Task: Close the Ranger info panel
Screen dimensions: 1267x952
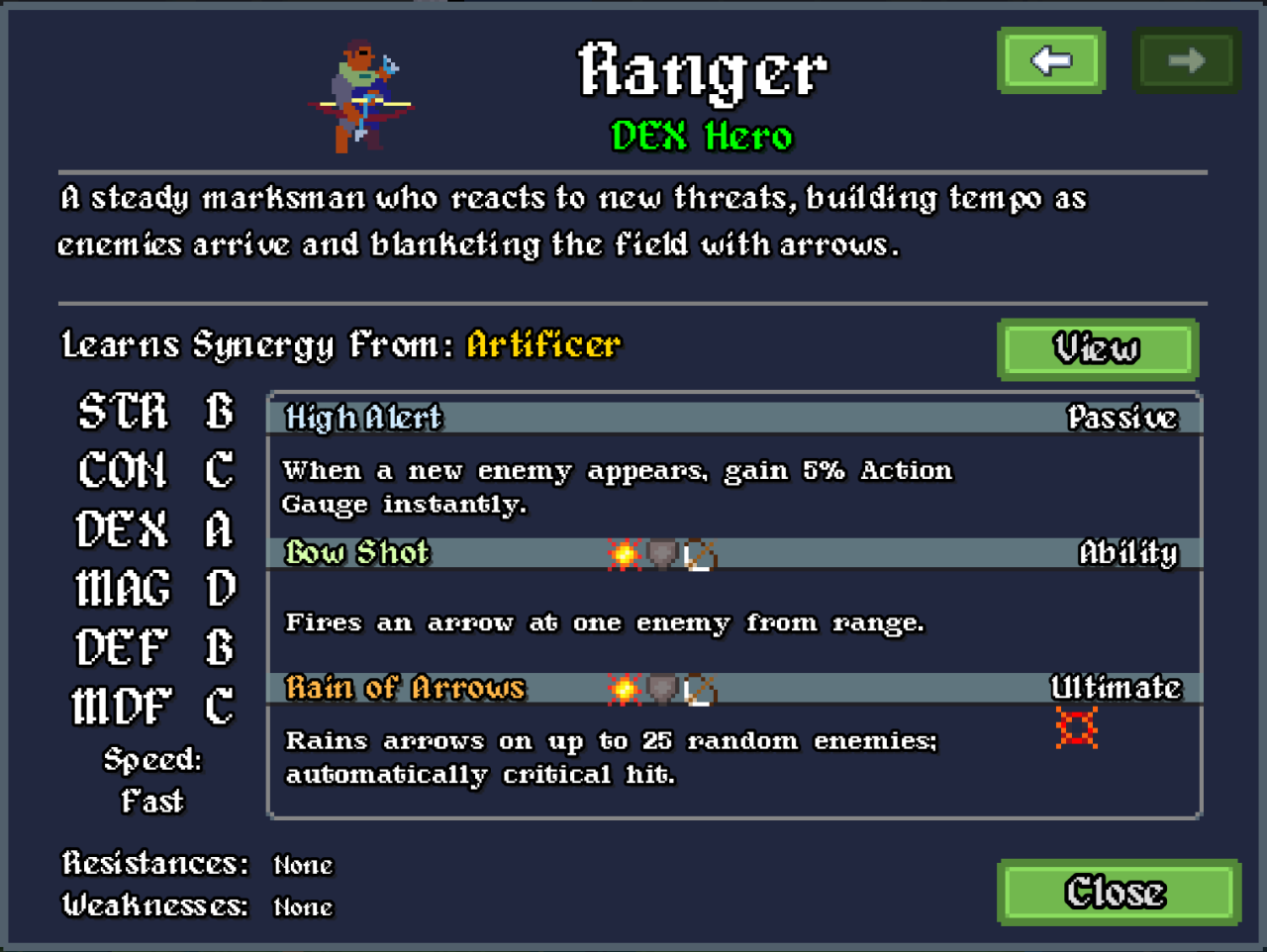Action: click(1118, 892)
